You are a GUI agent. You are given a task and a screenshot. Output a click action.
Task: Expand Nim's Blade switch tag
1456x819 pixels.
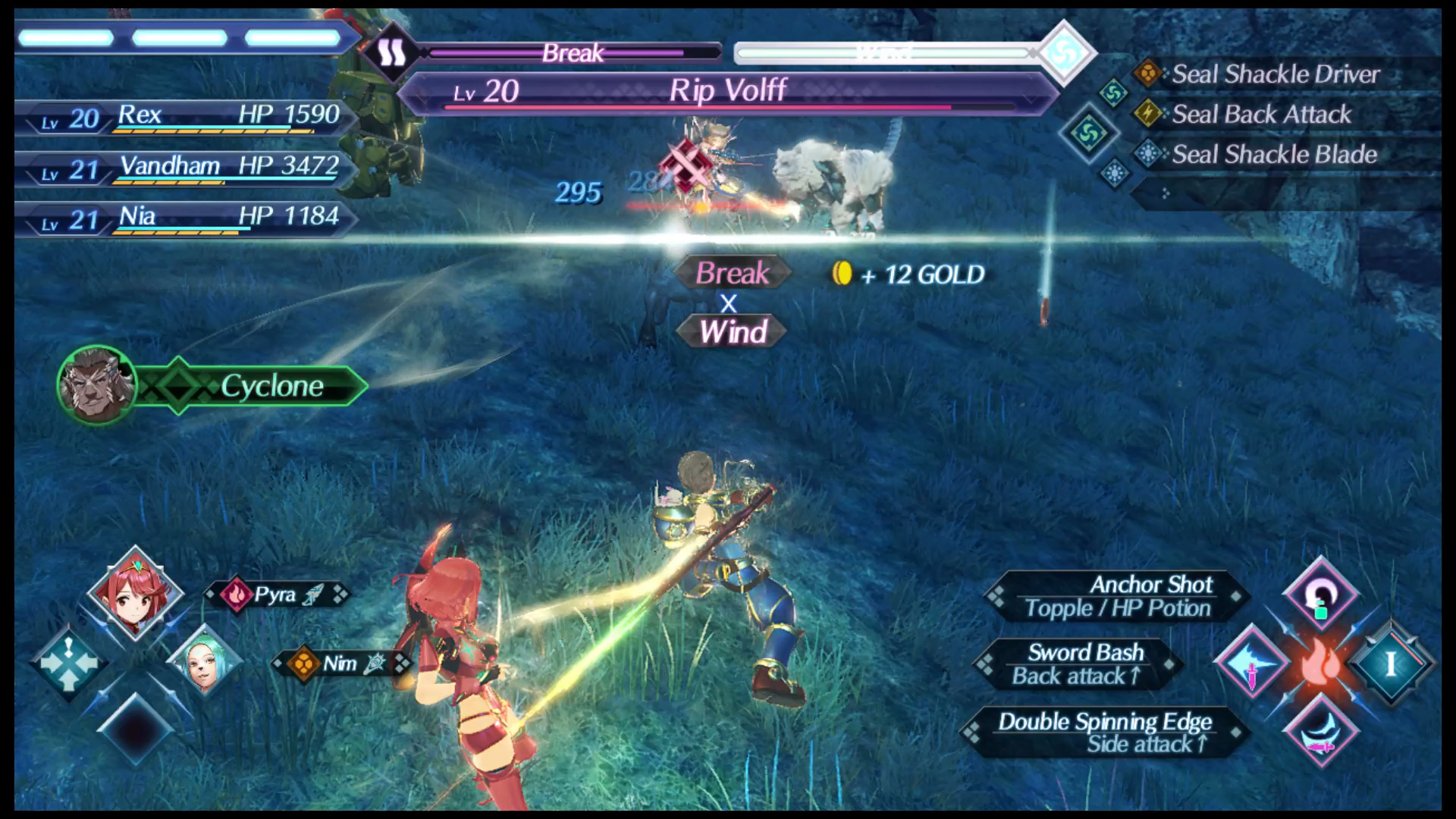(343, 663)
